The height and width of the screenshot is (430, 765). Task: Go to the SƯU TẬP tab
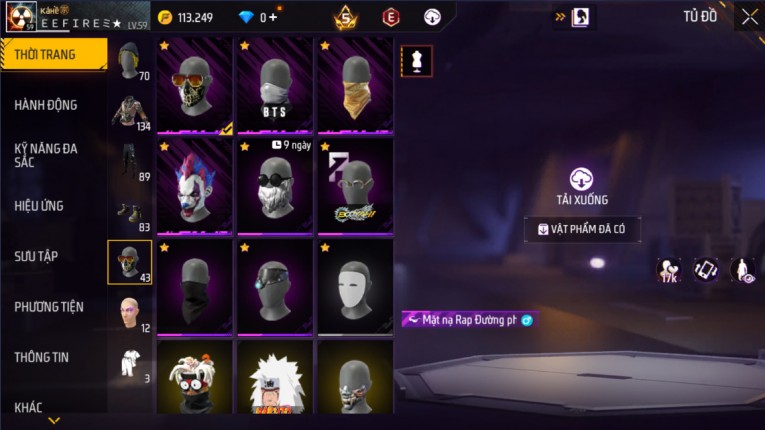click(x=37, y=256)
